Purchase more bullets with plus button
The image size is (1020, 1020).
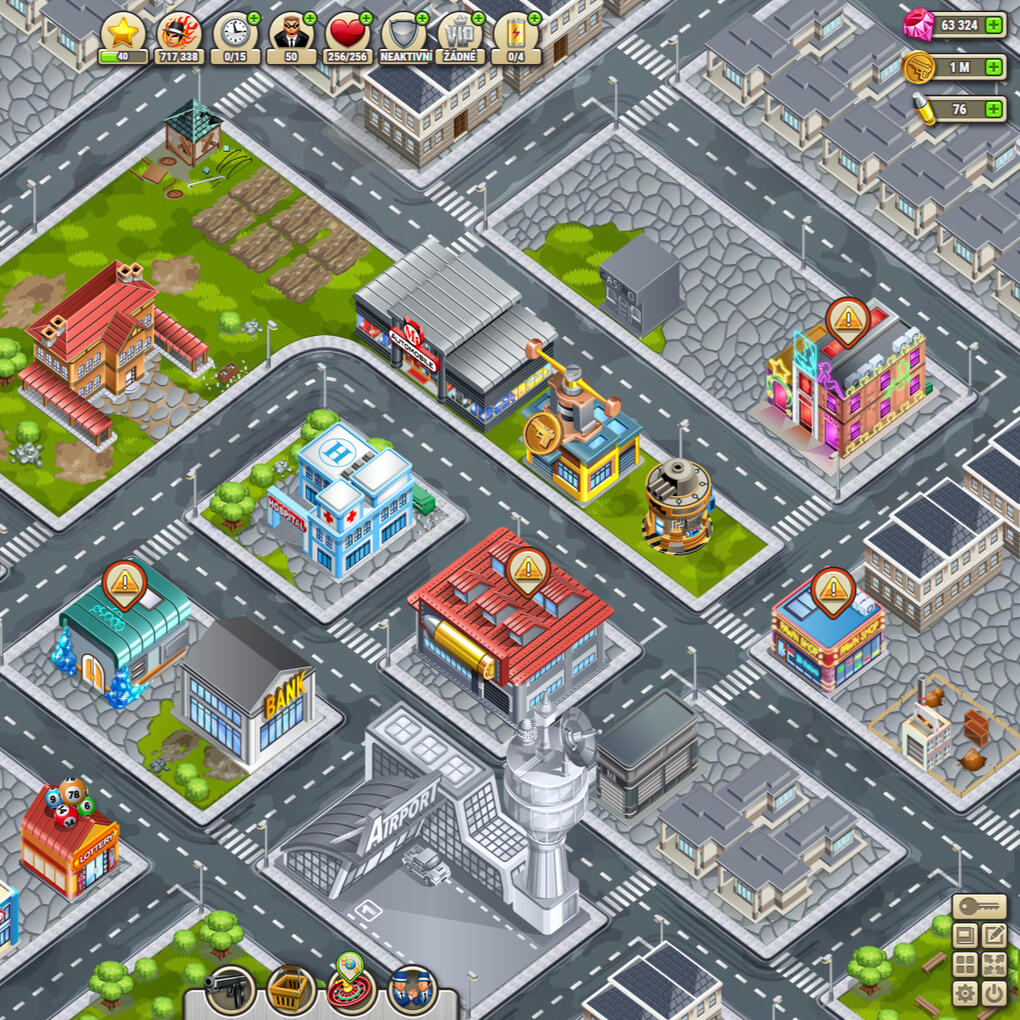993,109
